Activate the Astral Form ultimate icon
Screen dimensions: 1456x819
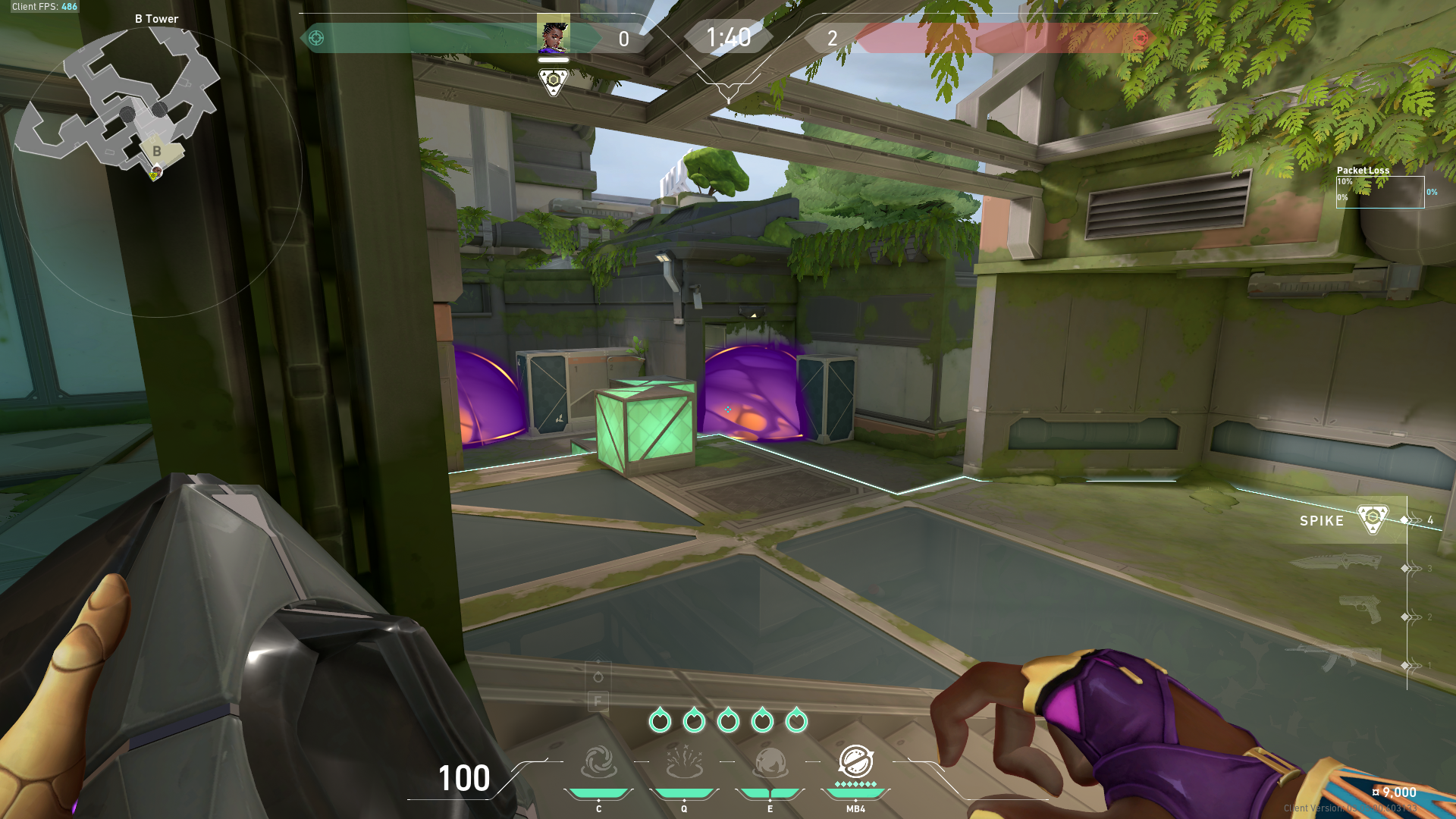(855, 761)
